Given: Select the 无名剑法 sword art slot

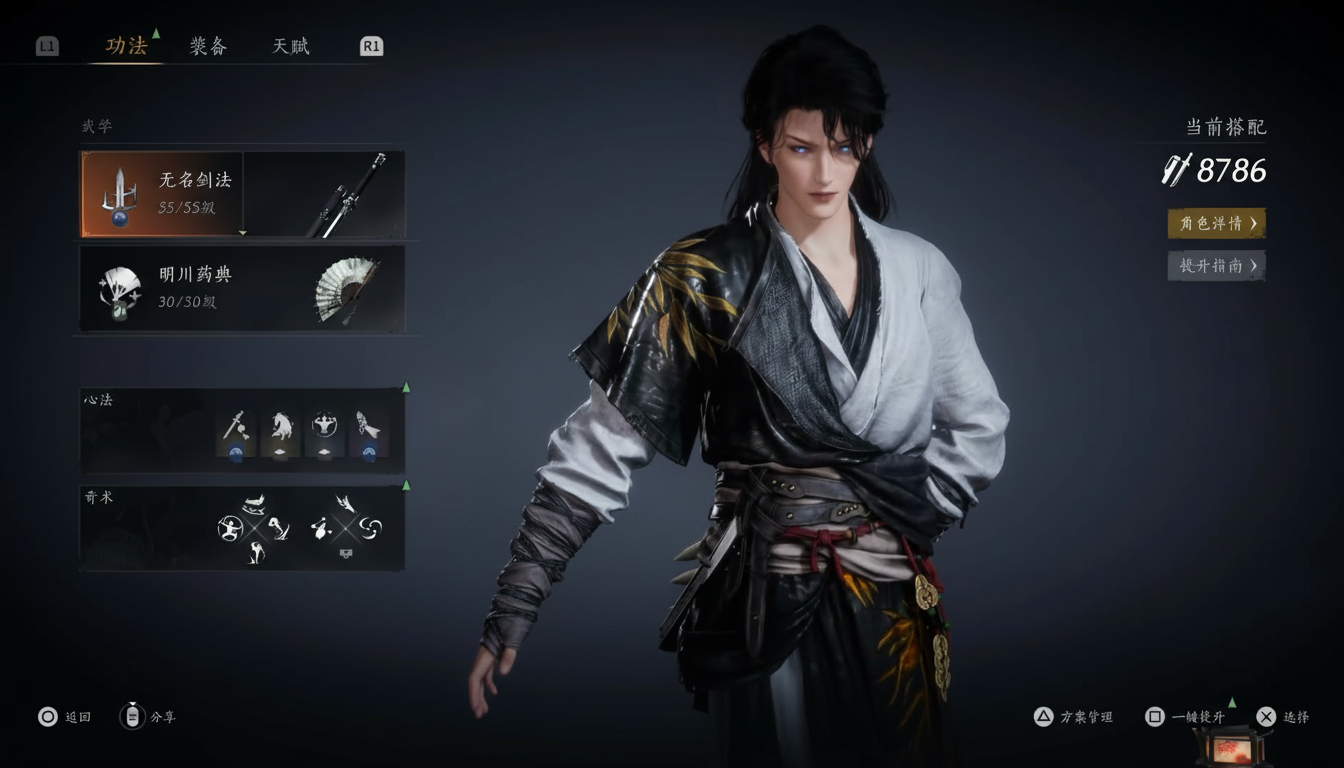Looking at the screenshot, I should pyautogui.click(x=242, y=194).
